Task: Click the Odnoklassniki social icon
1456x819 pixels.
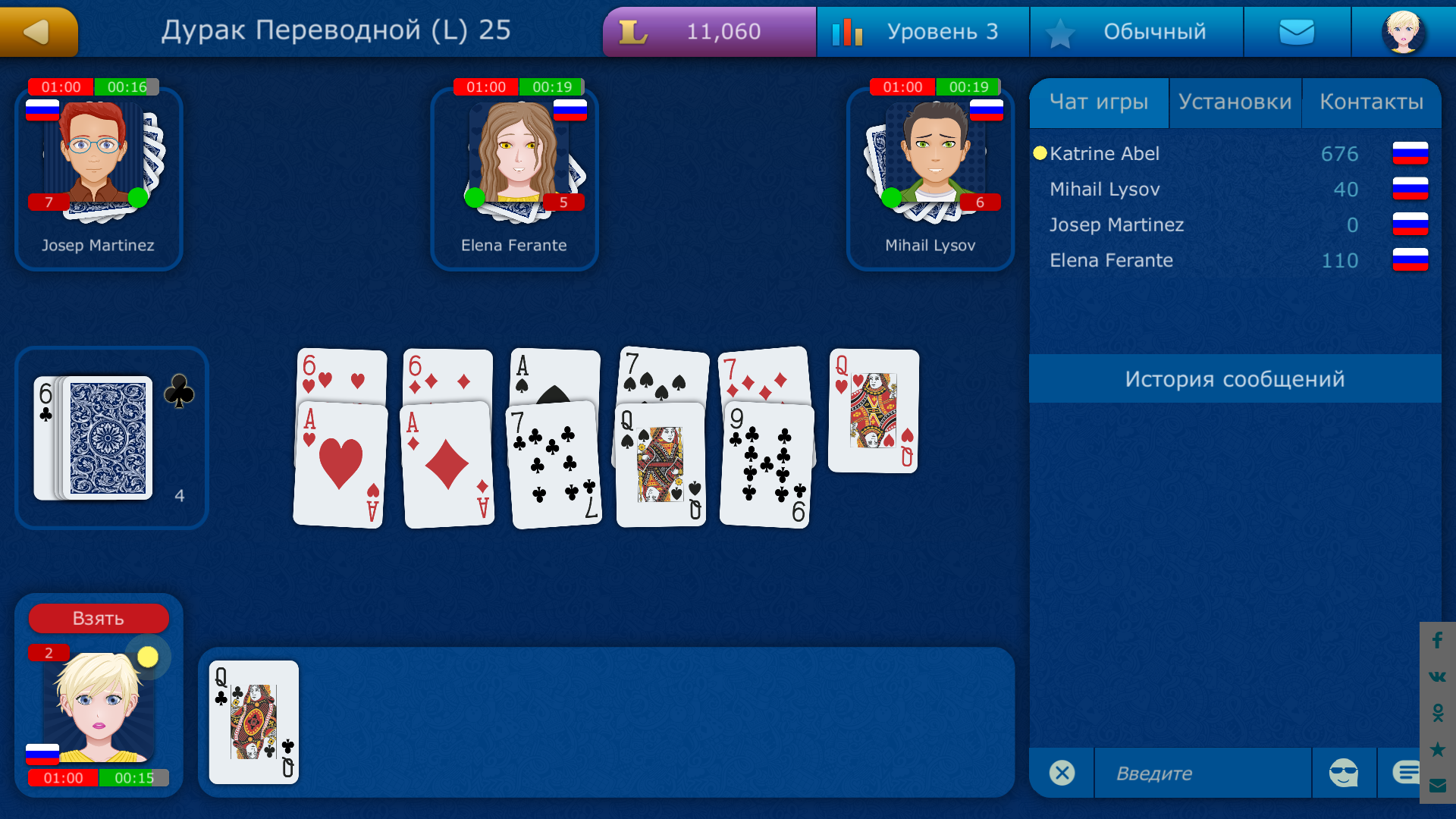Action: point(1437,714)
